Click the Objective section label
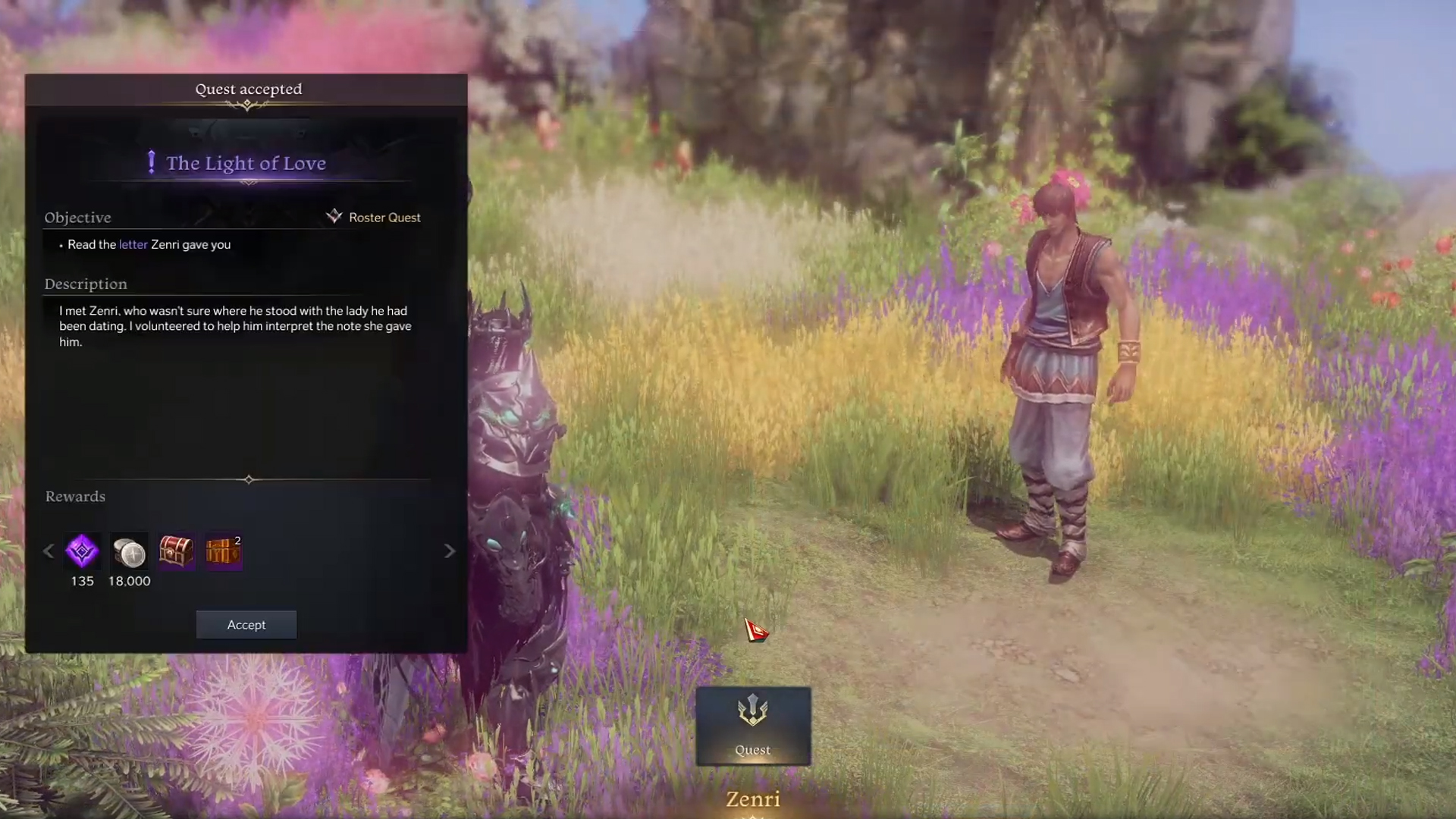This screenshot has width=1456, height=819. pyautogui.click(x=77, y=218)
